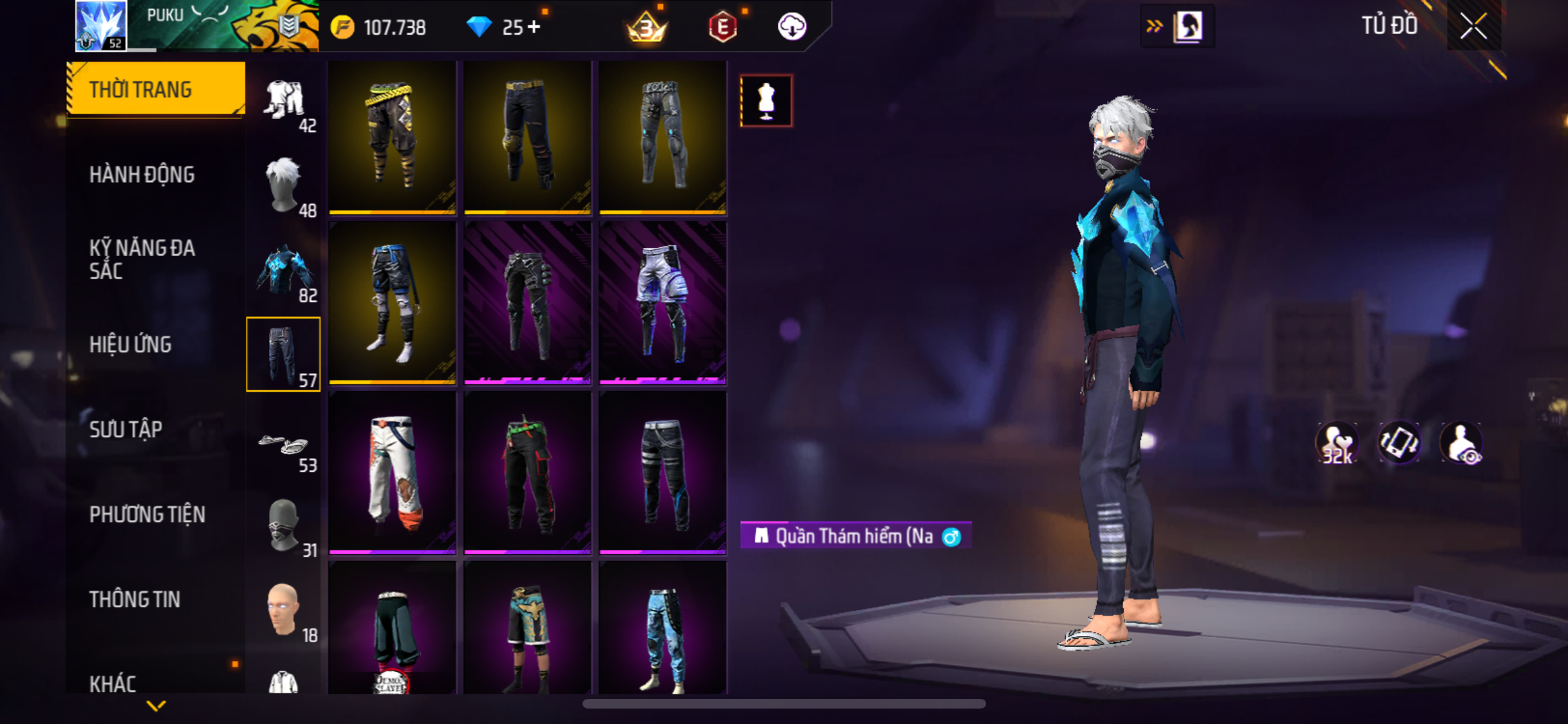Choose the hair category with 48 items

click(x=284, y=185)
